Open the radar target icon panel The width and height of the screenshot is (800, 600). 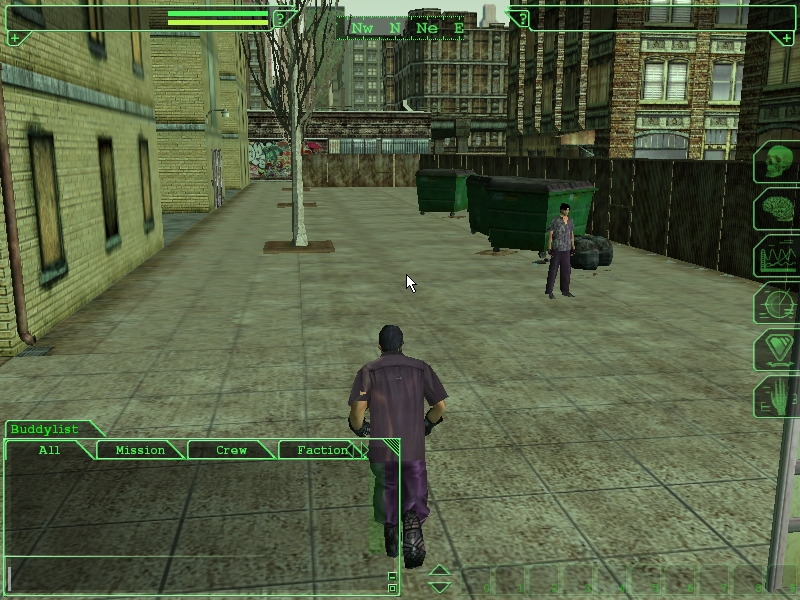point(776,304)
